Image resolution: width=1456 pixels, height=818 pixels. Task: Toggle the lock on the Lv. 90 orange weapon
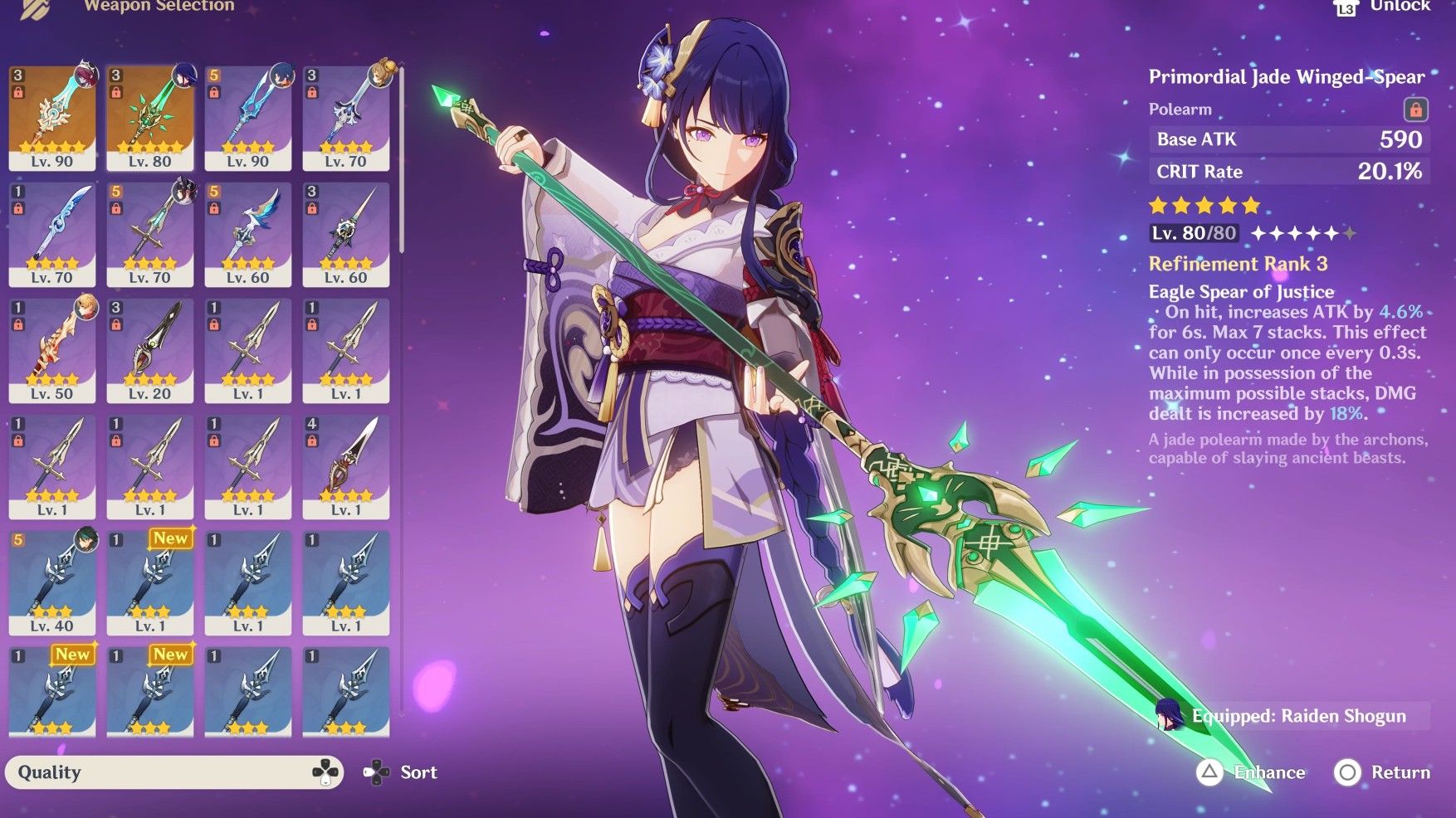click(17, 91)
